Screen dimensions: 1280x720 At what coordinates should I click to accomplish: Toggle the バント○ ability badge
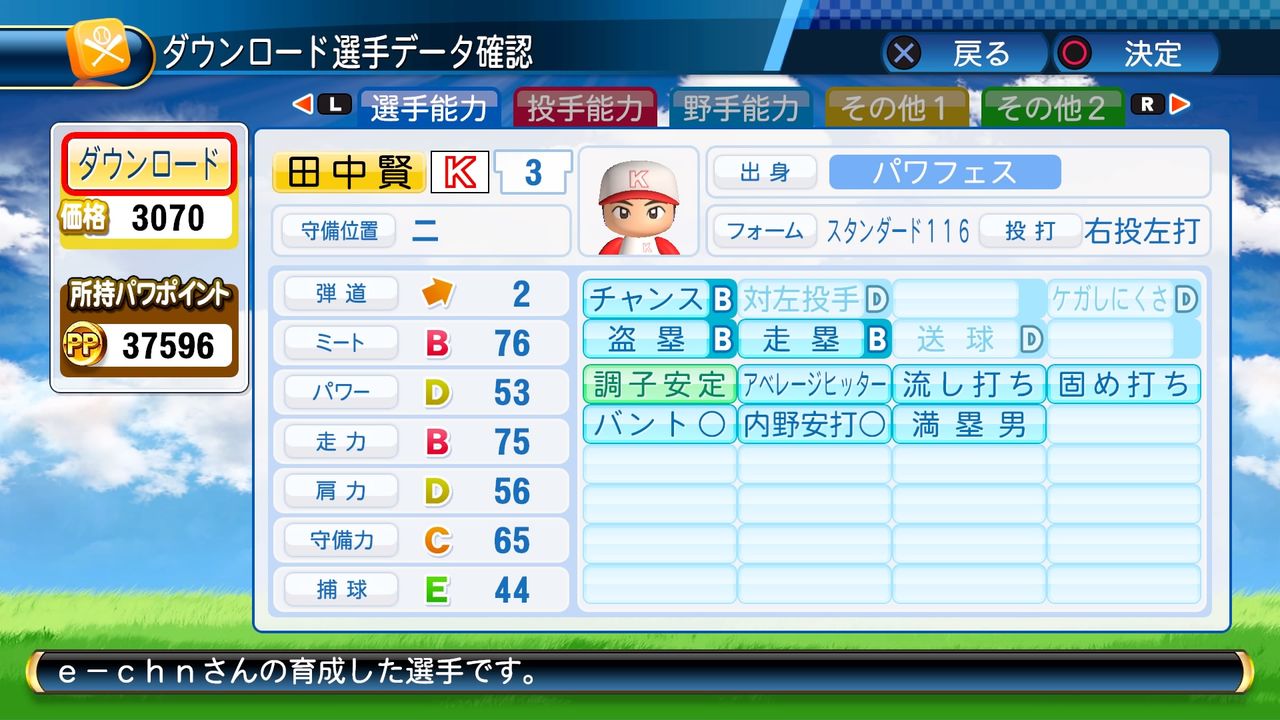[x=657, y=424]
